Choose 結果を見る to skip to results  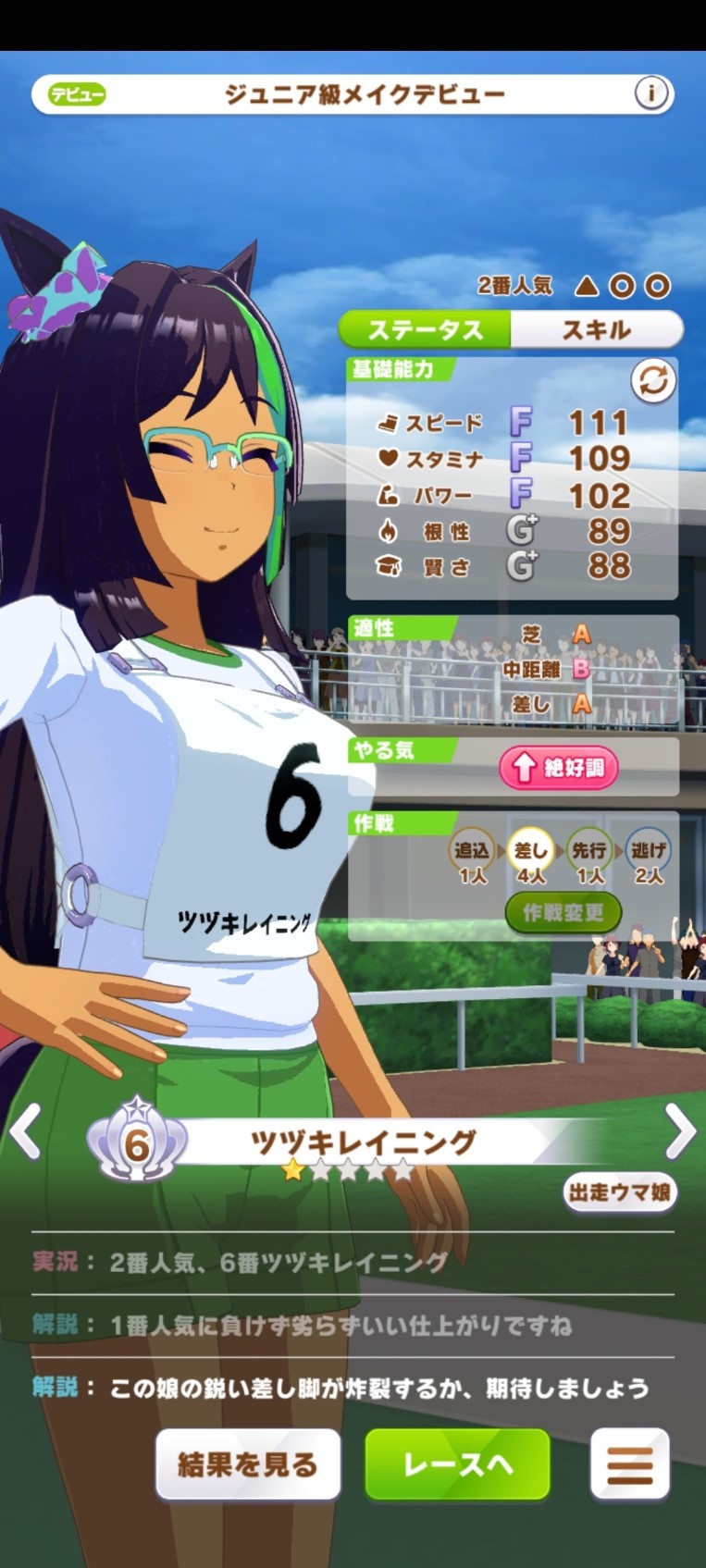[x=247, y=1464]
